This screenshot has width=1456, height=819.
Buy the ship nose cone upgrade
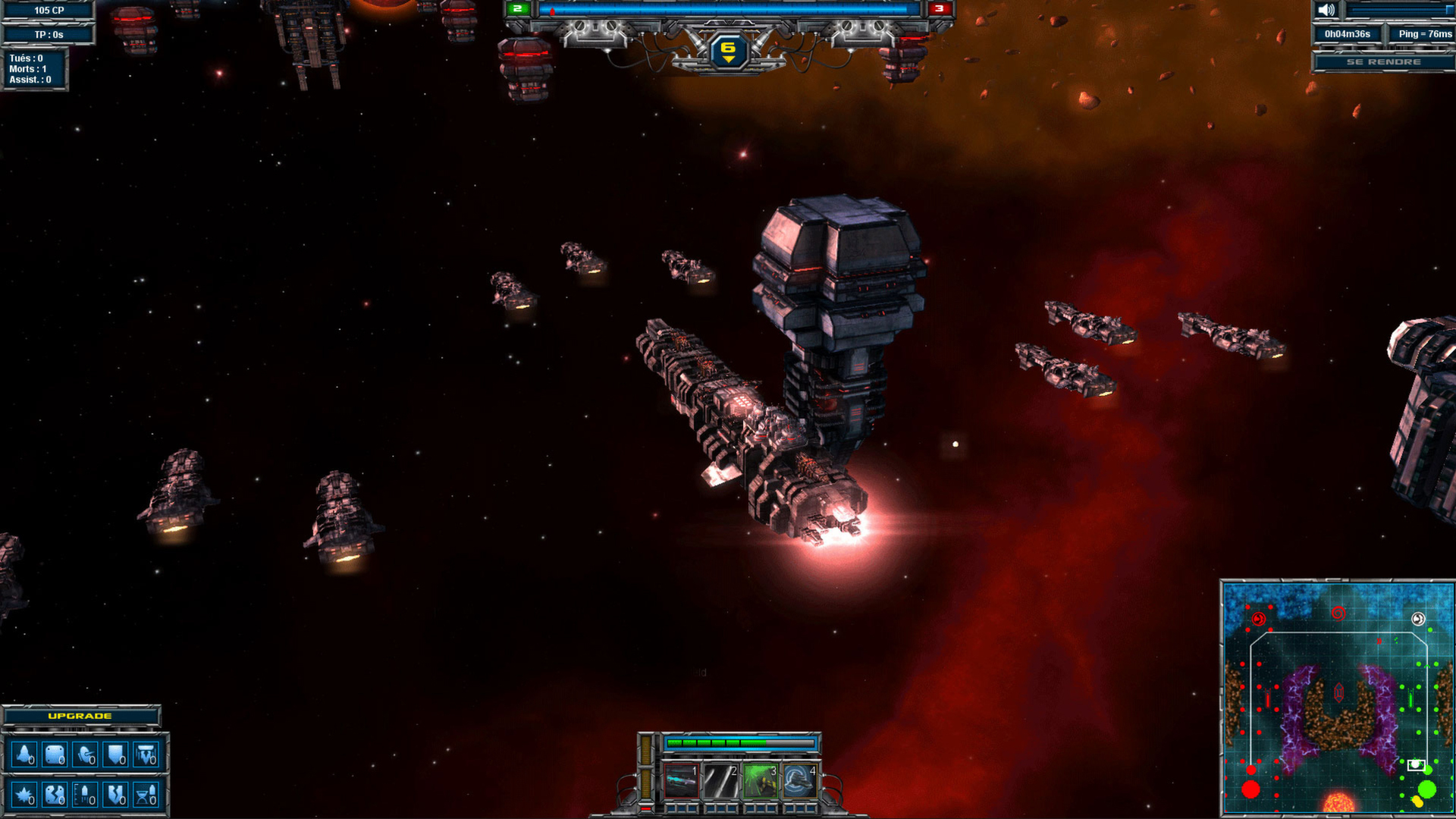pyautogui.click(x=24, y=755)
